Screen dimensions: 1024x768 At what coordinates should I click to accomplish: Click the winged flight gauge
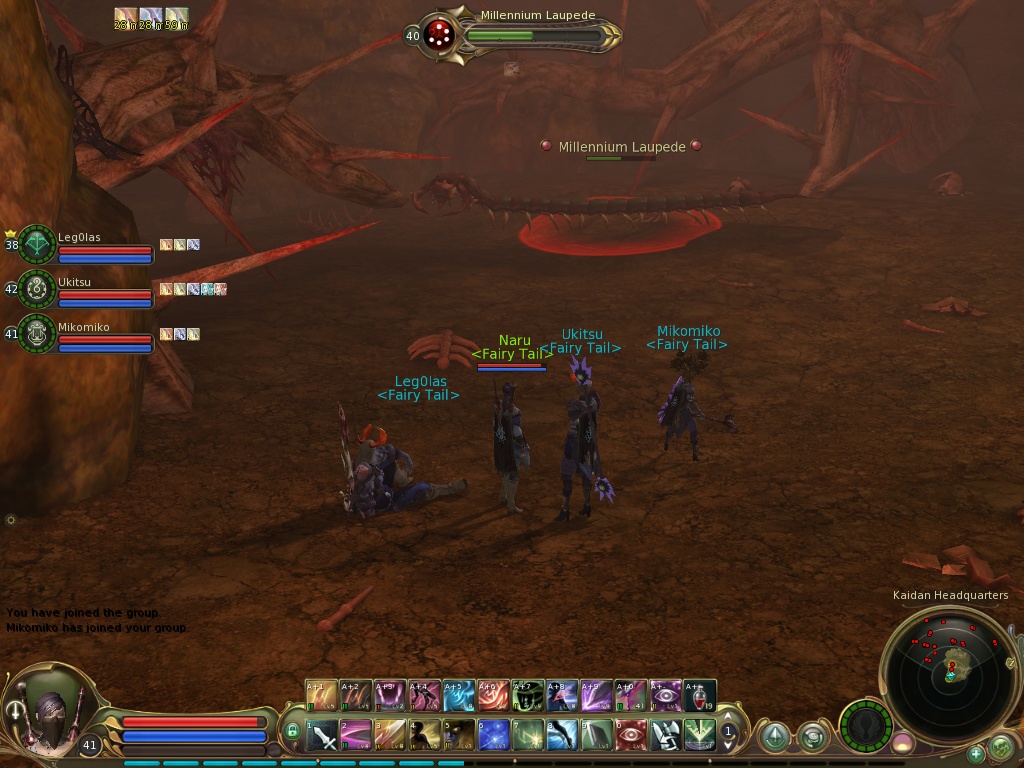(x=865, y=724)
